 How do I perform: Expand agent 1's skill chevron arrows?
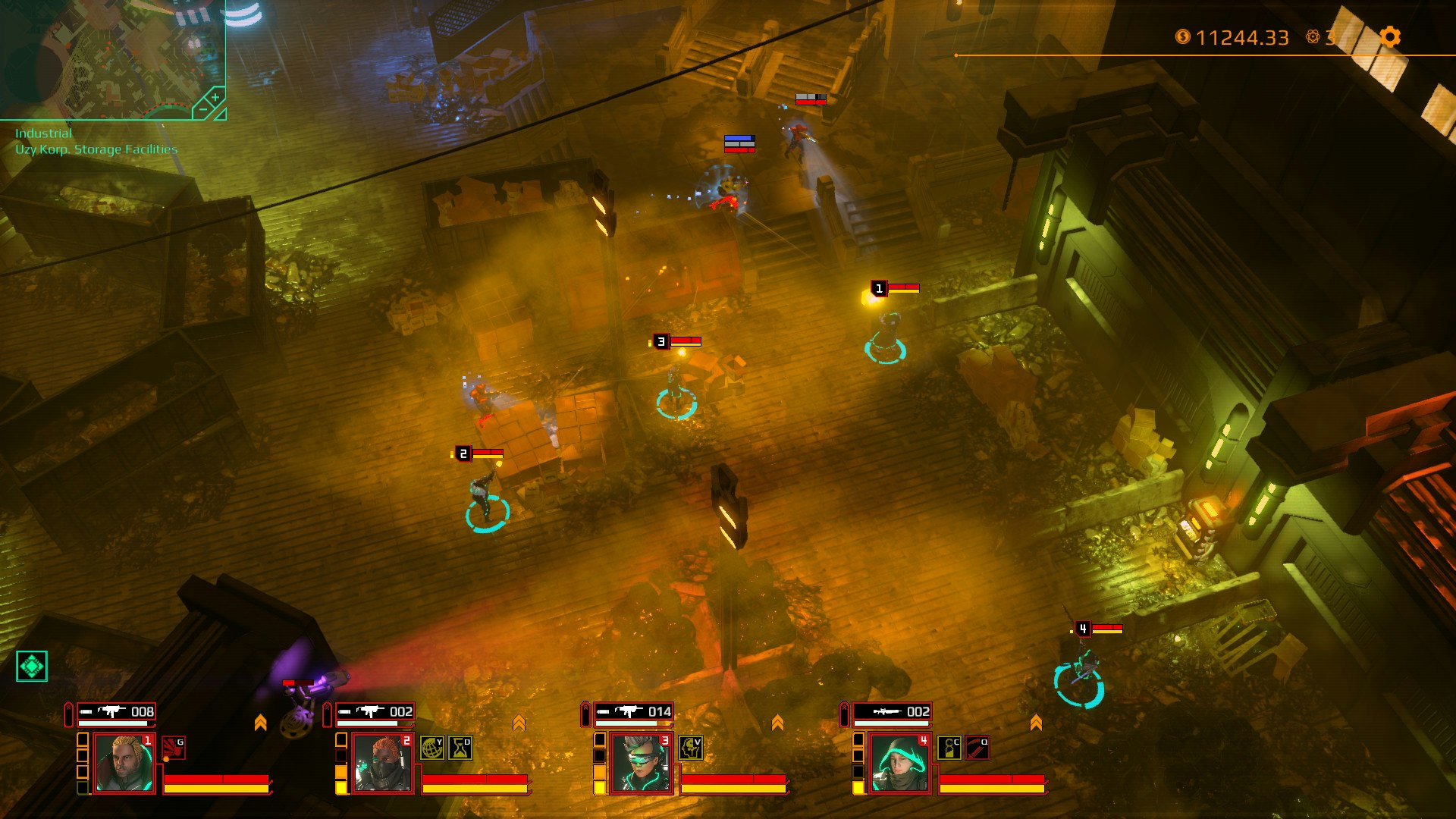[262, 721]
